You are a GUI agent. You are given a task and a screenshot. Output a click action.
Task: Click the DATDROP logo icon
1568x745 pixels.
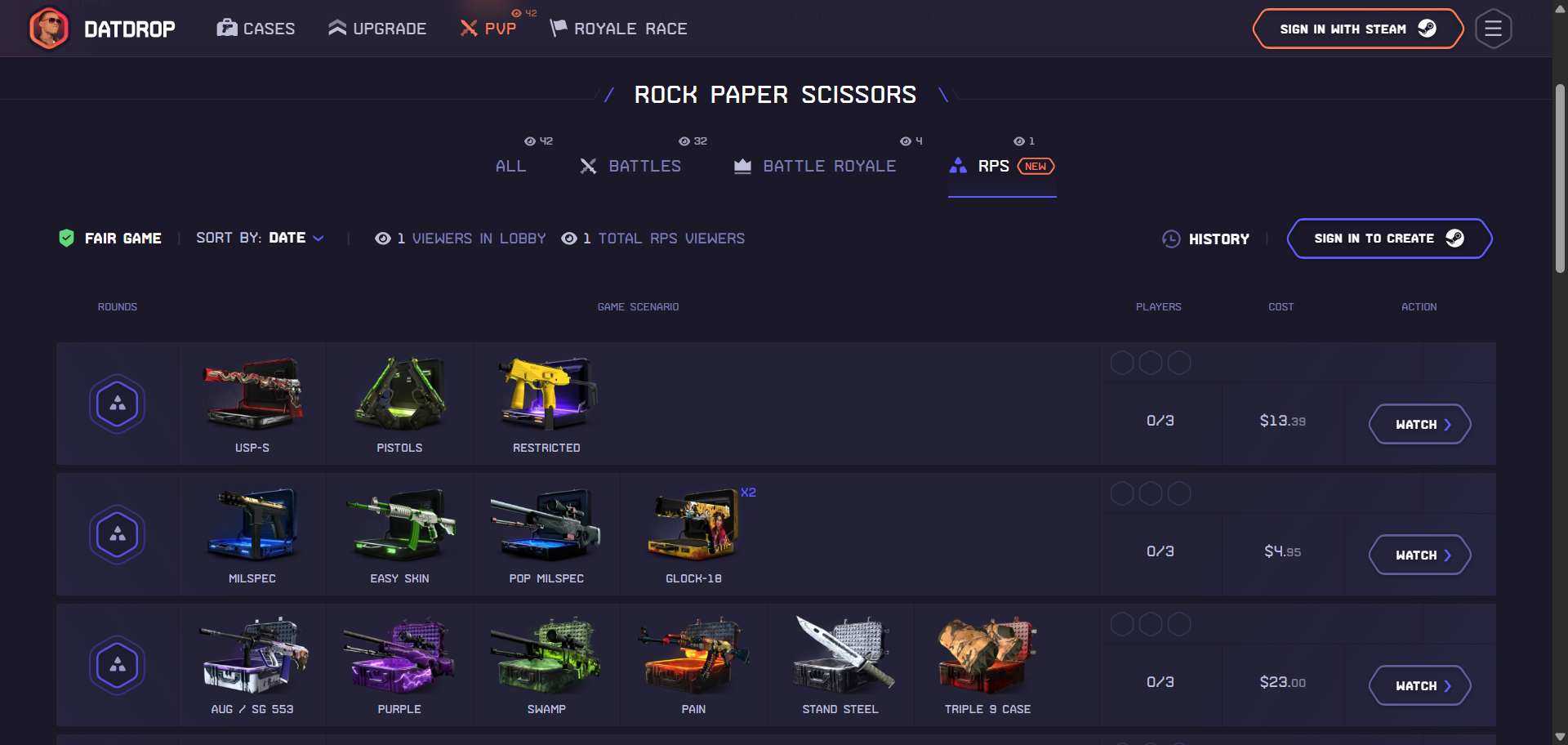(x=49, y=28)
